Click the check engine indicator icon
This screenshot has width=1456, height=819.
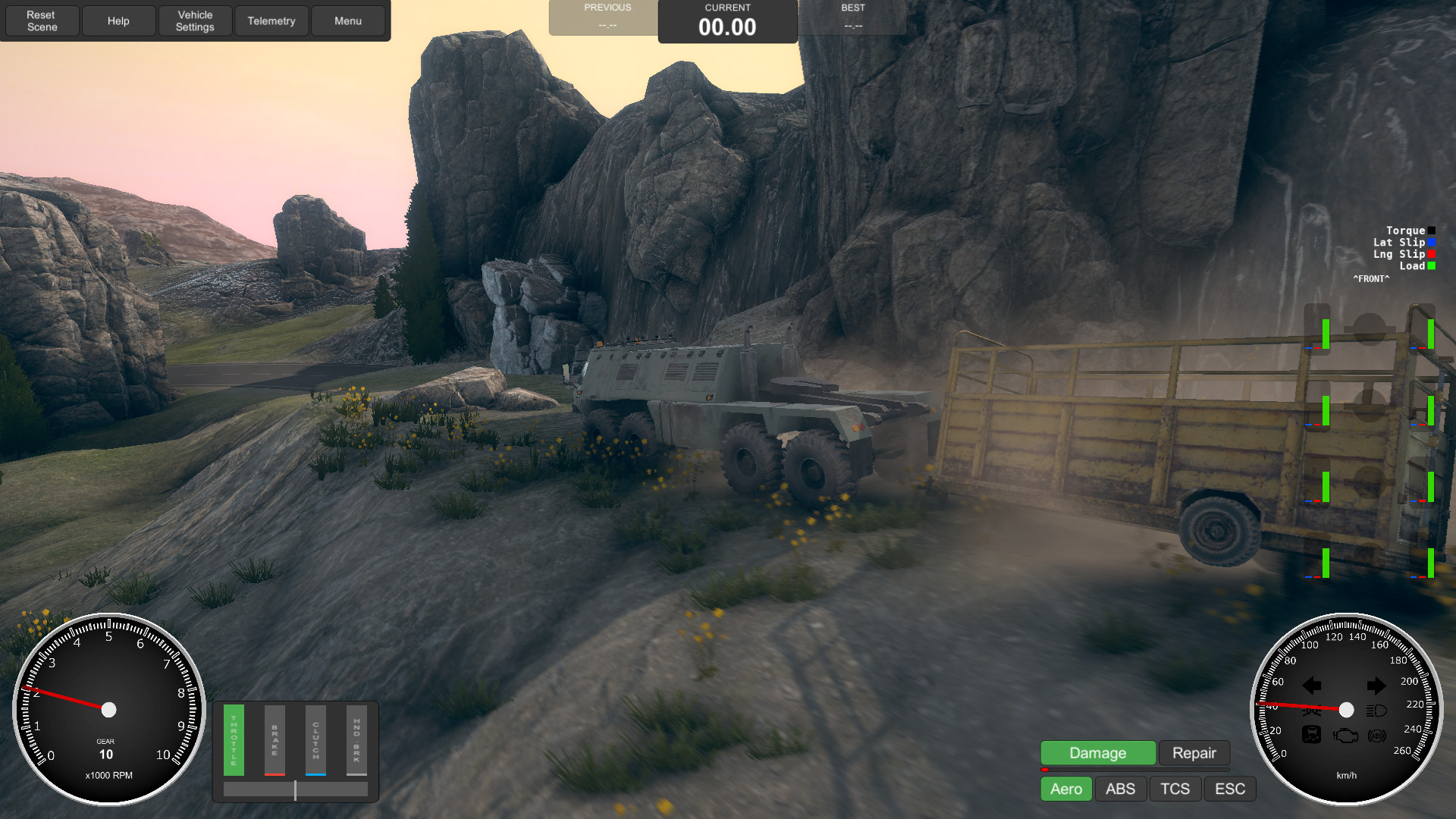(1345, 736)
